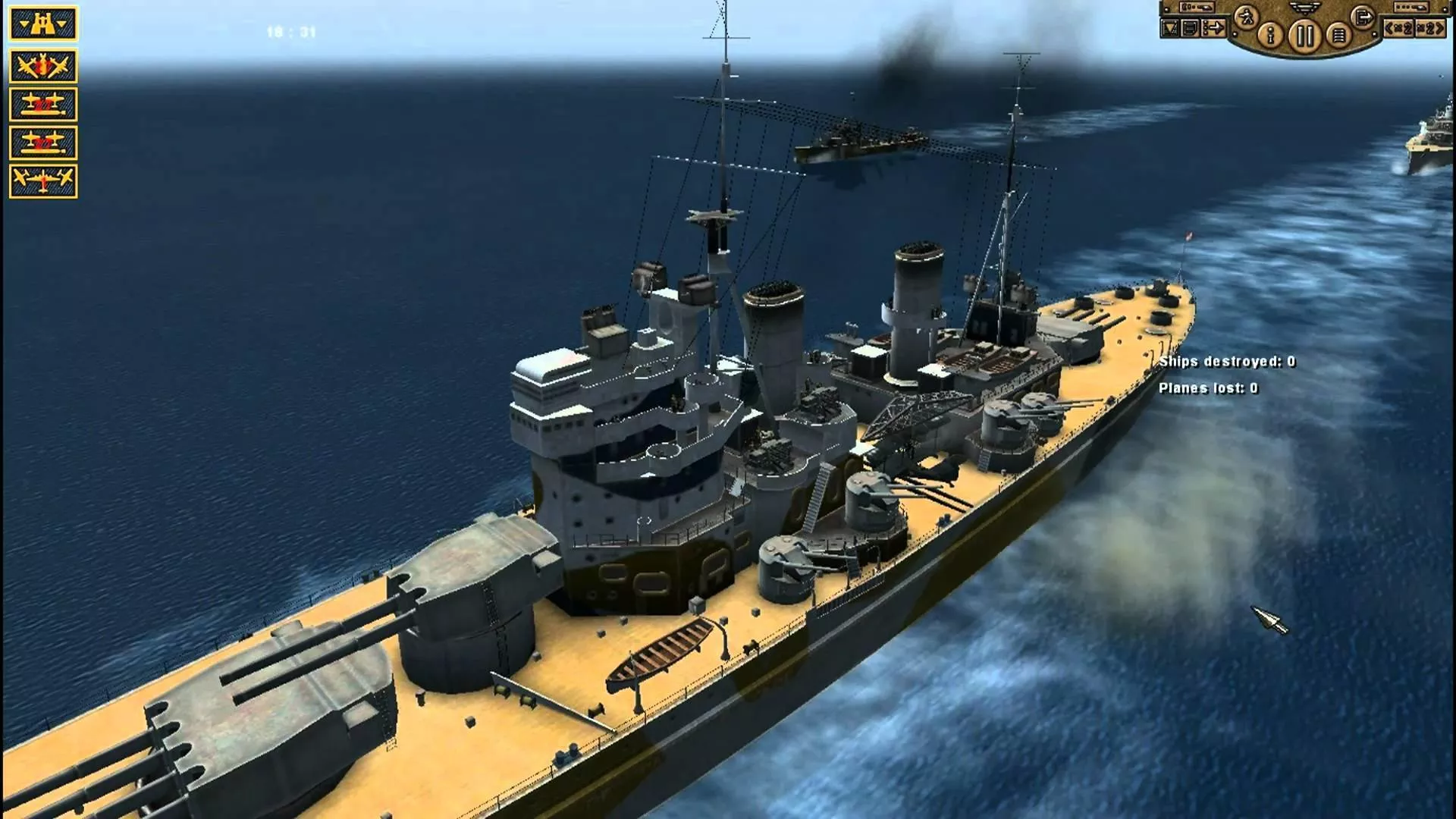Open the info panel button
Screen dimensions: 1456x819
coord(1271,35)
